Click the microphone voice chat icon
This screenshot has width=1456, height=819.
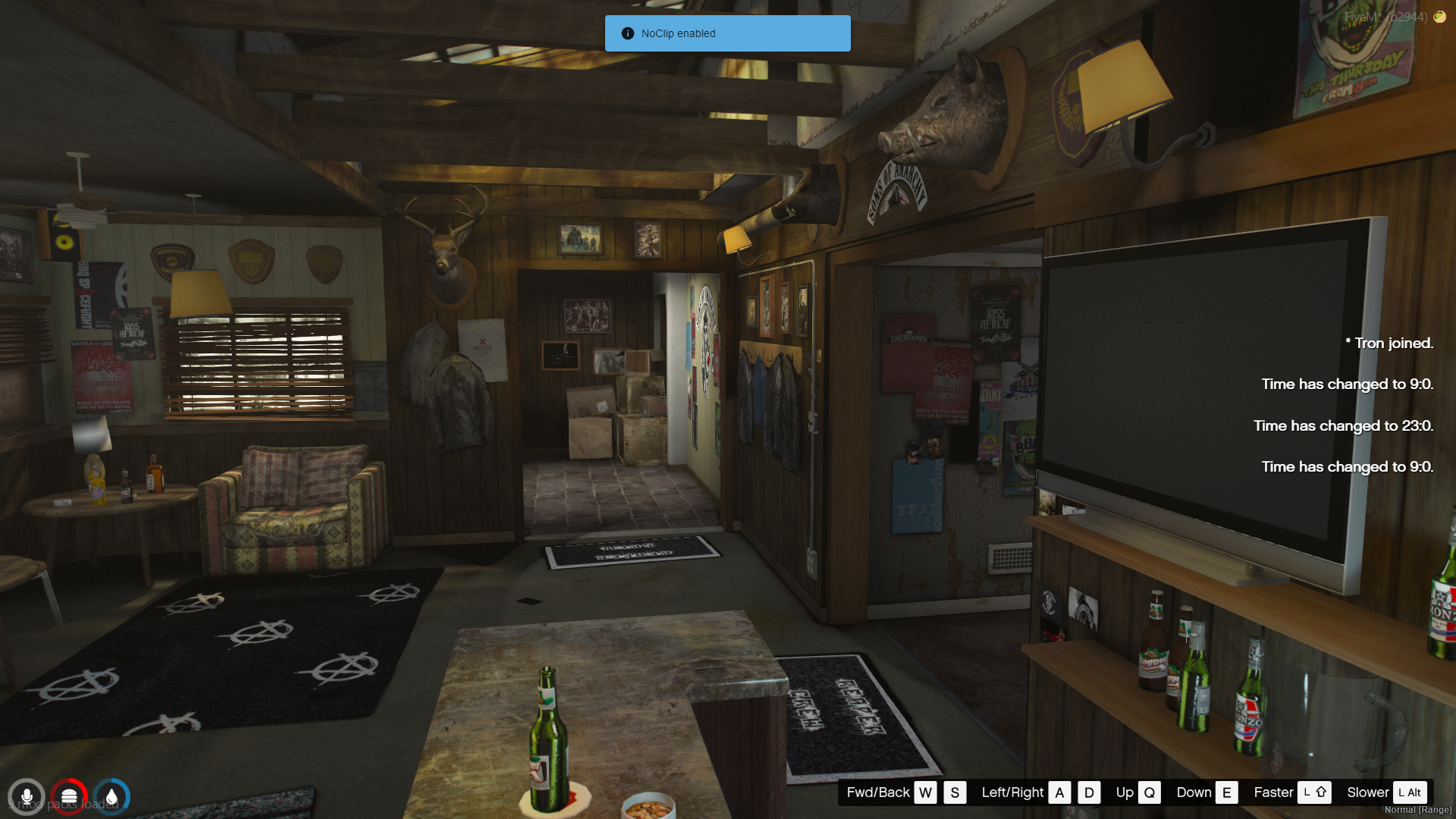(27, 797)
